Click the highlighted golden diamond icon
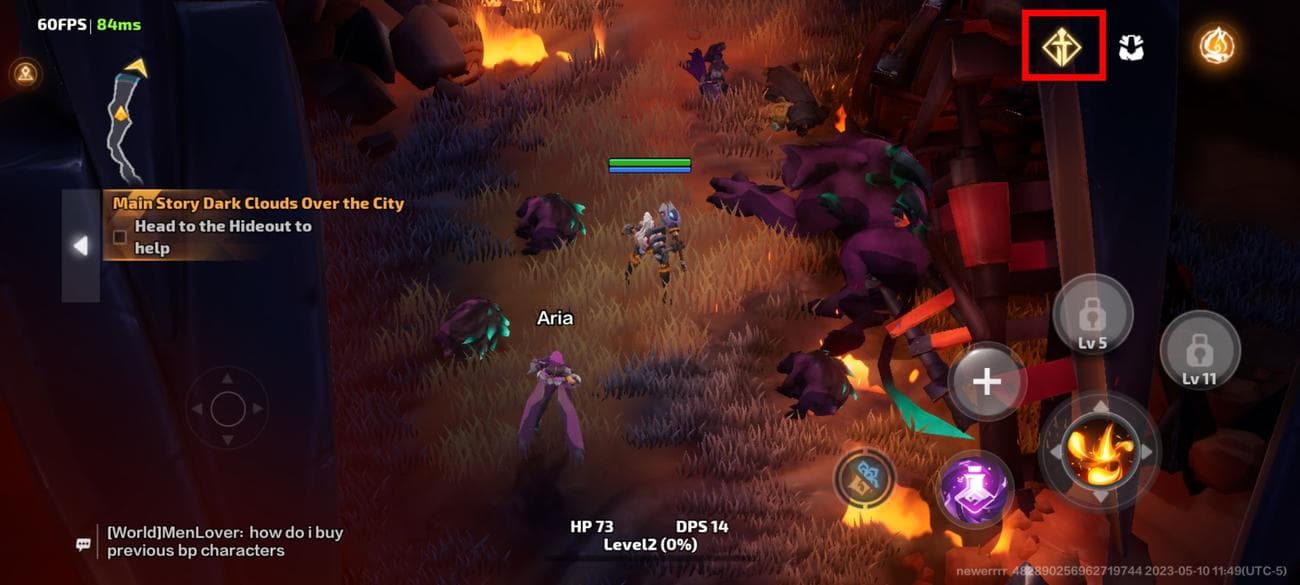The height and width of the screenshot is (585, 1300). click(1061, 46)
